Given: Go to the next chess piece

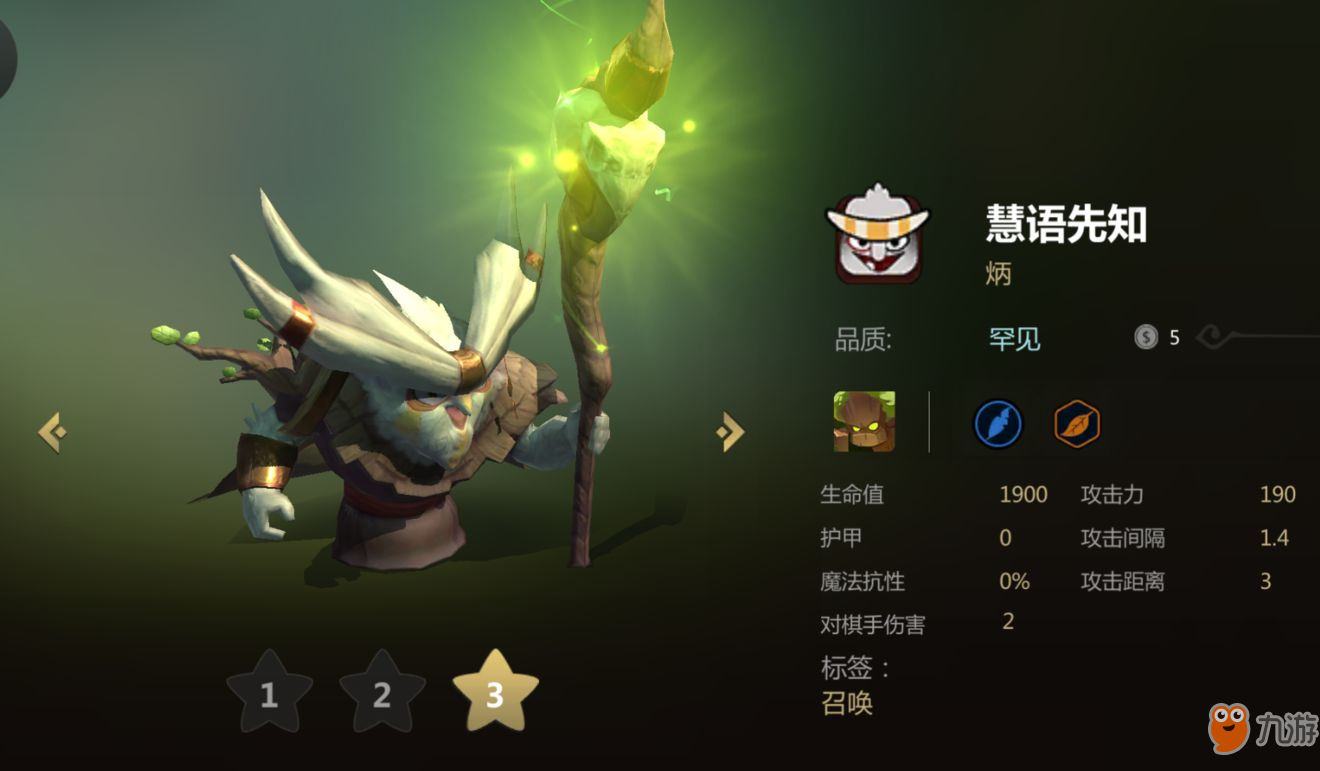Looking at the screenshot, I should [730, 432].
